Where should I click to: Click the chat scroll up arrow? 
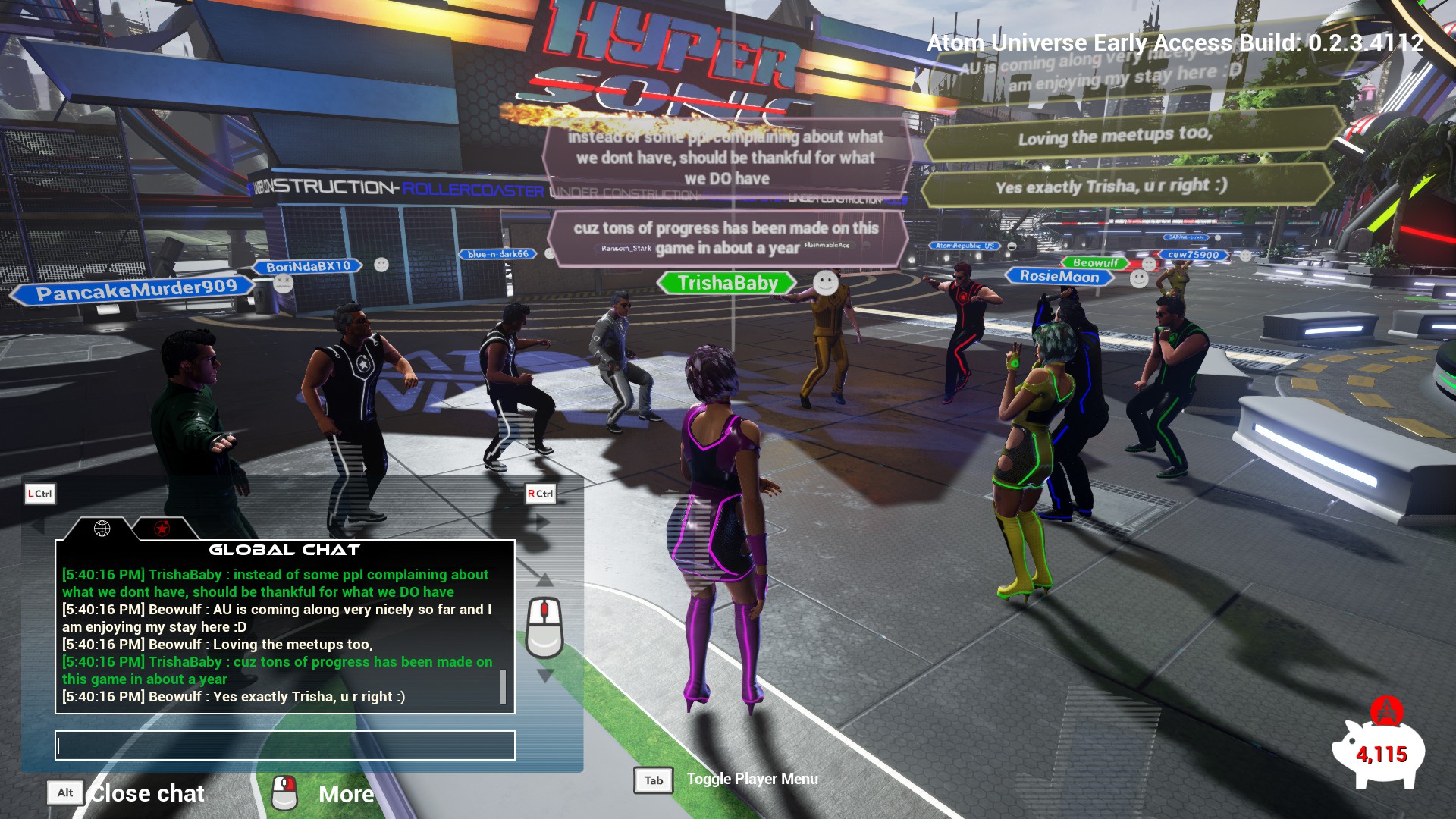coord(544,581)
